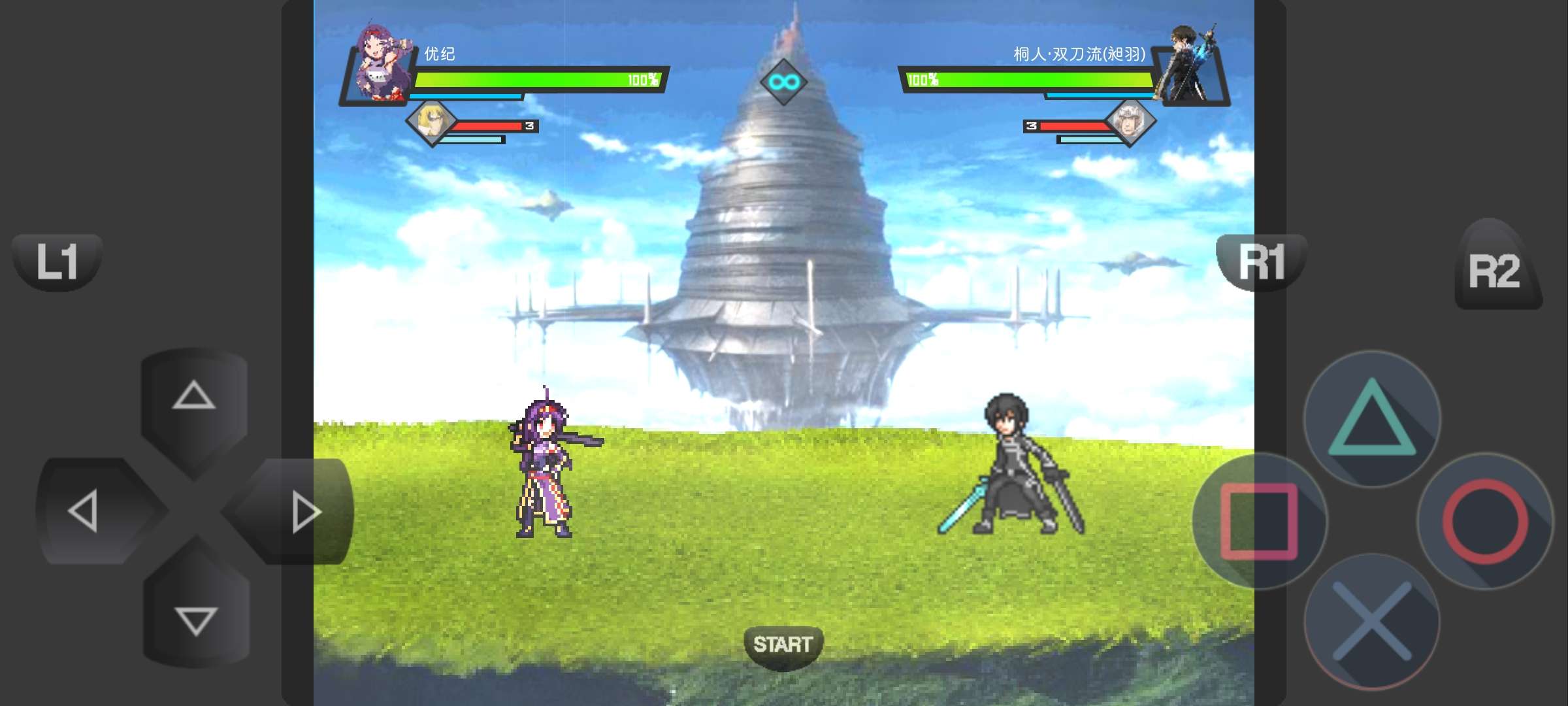Tap the D-pad left arrow
Screen dimensions: 1568x706
click(85, 511)
